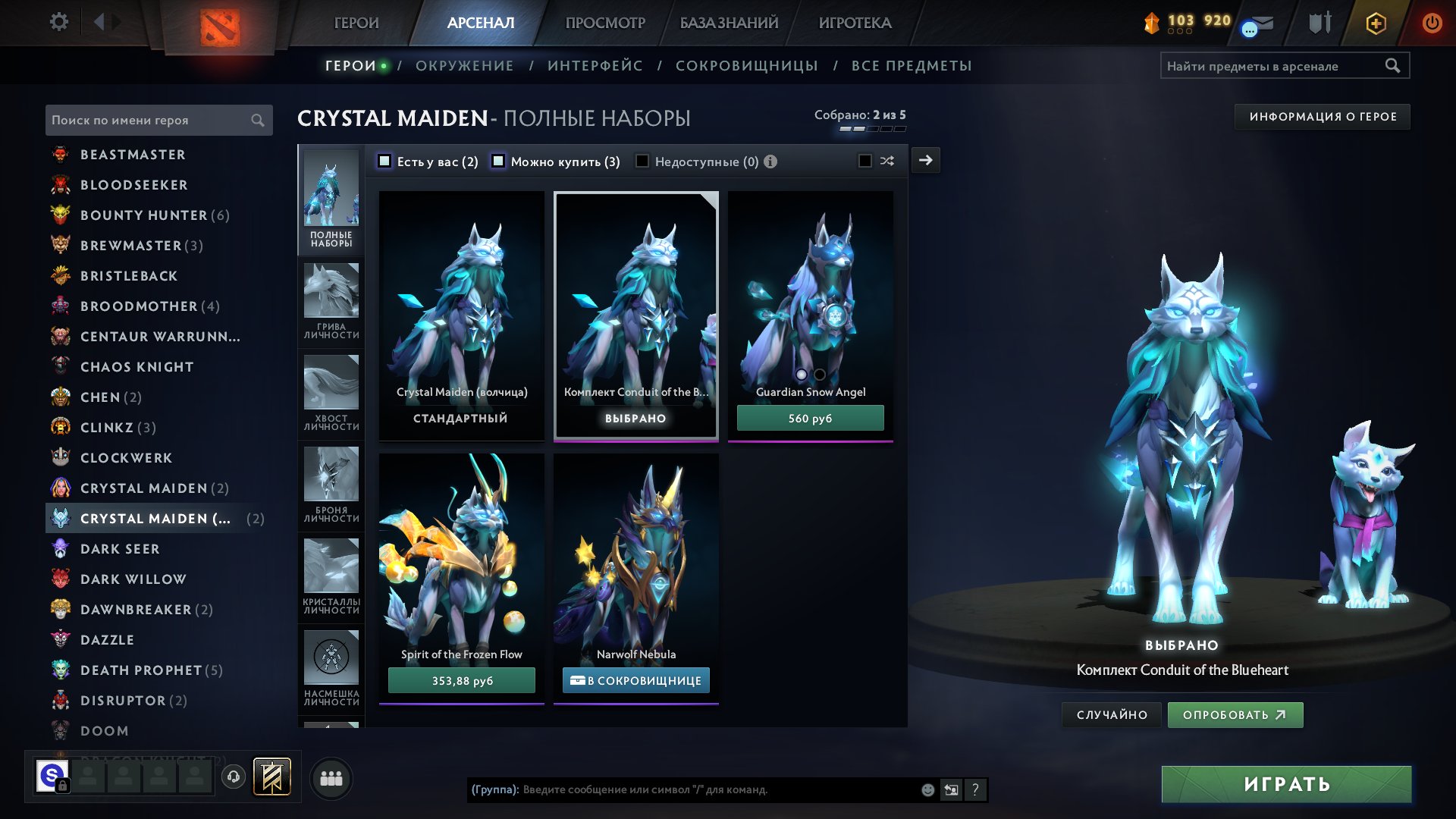
Task: Click ОПРОБОВАТЬ to try the set
Action: [1235, 714]
